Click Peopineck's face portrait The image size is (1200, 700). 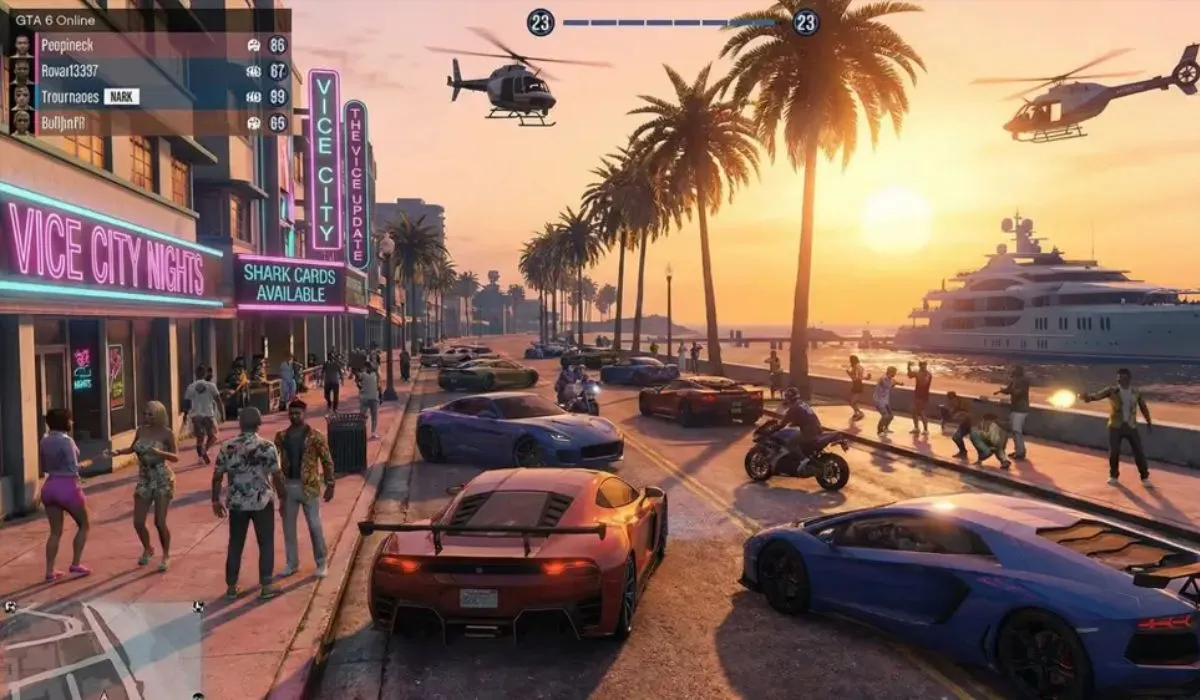(x=21, y=45)
